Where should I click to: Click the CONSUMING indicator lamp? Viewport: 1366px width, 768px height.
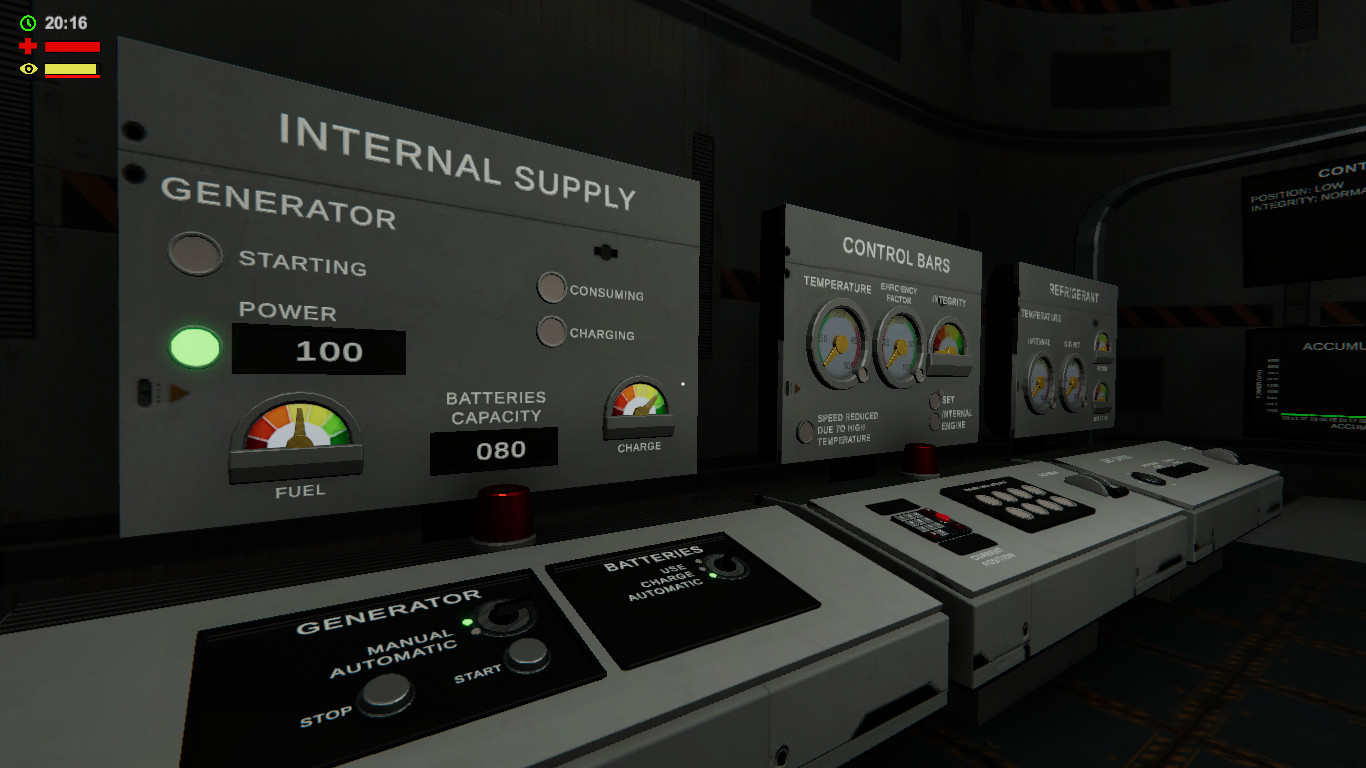click(x=551, y=288)
